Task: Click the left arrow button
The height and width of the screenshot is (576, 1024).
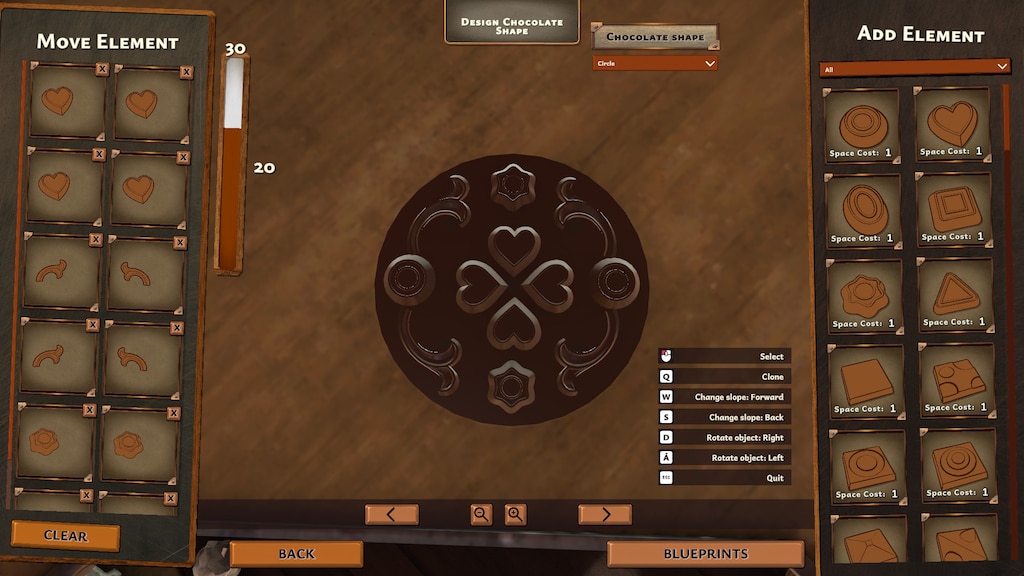Action: pos(391,515)
